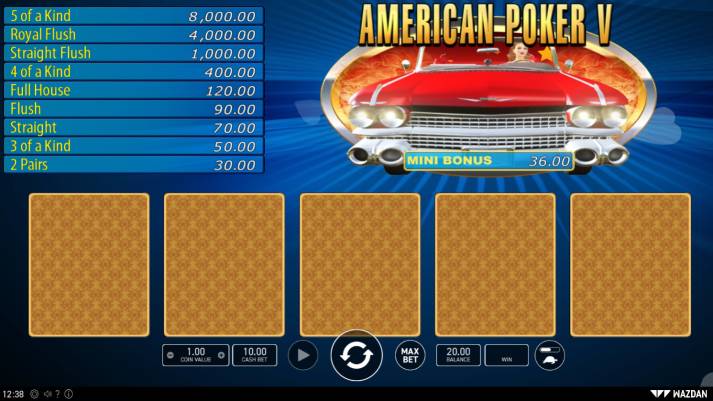Deal cards with the circular arrows button
The width and height of the screenshot is (713, 401).
(x=356, y=356)
